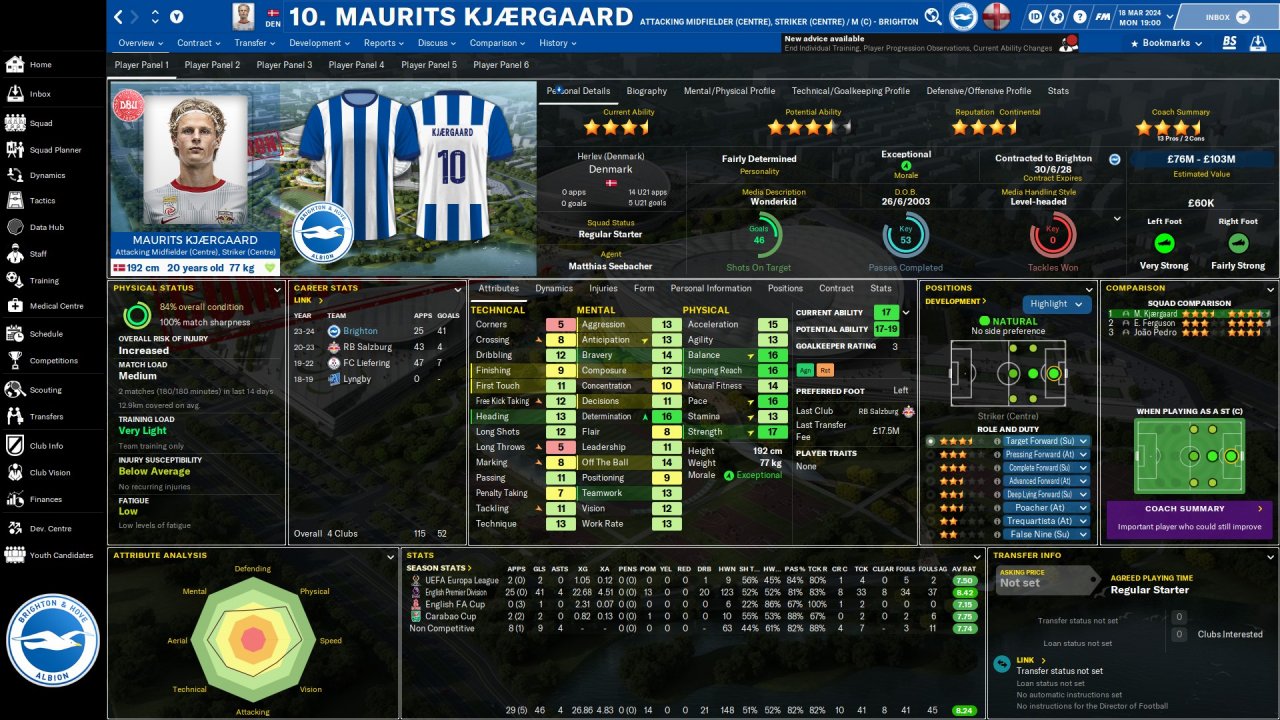Image resolution: width=1280 pixels, height=720 pixels.
Task: Go to the Tactics screen
Action: tap(42, 200)
